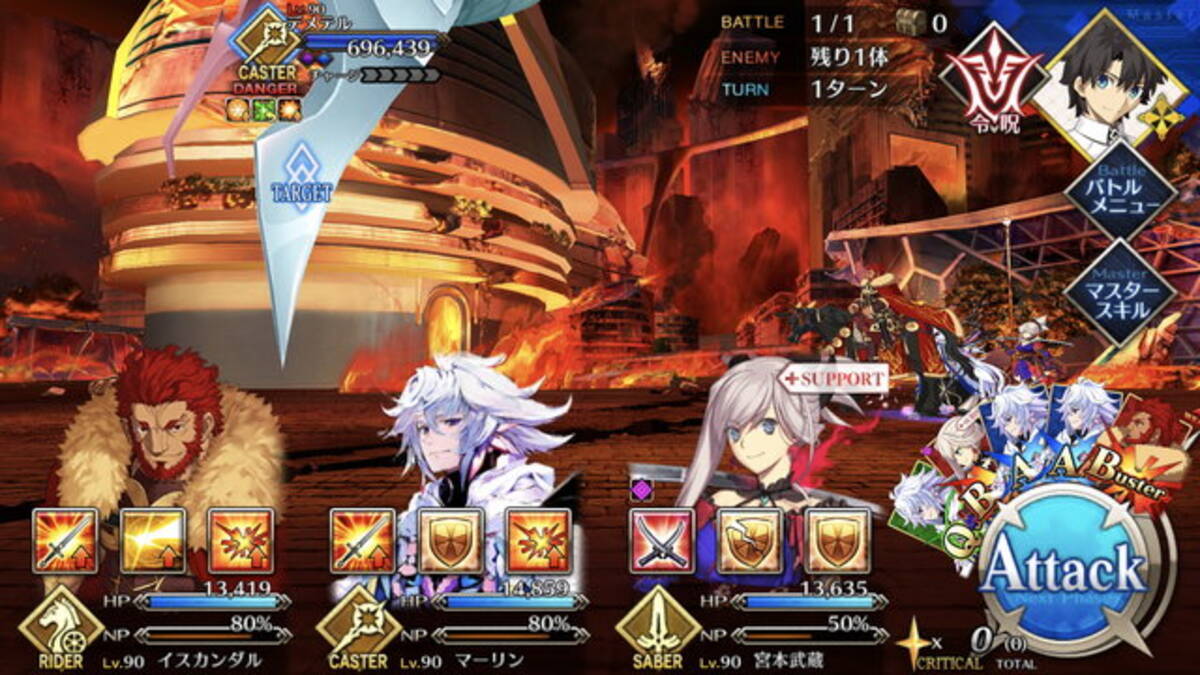Viewport: 1200px width, 675px height.
Task: Use Miyamoto Musashi's crossed swords skill
Action: (x=661, y=541)
